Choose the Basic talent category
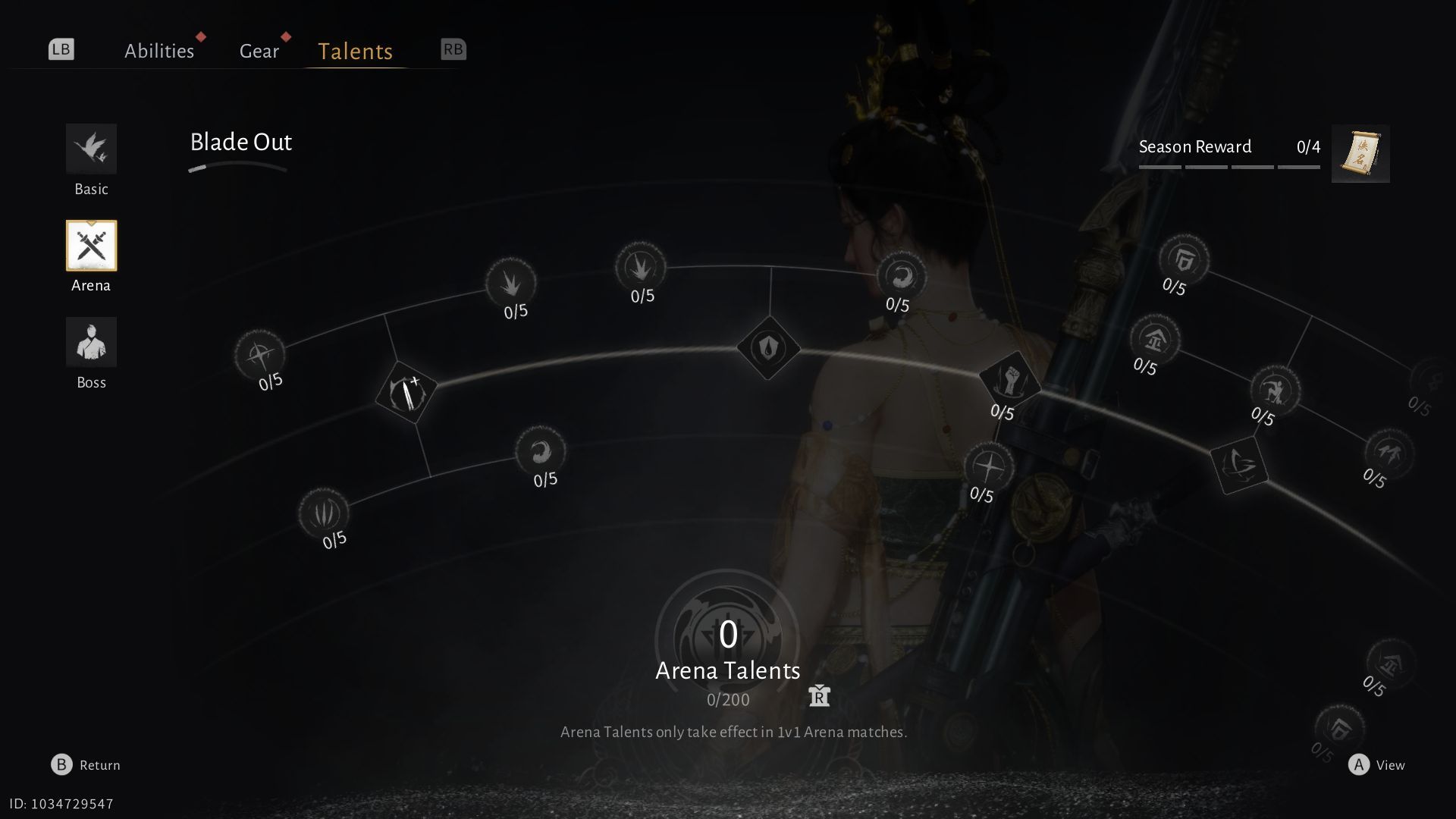This screenshot has height=819, width=1456. (91, 149)
